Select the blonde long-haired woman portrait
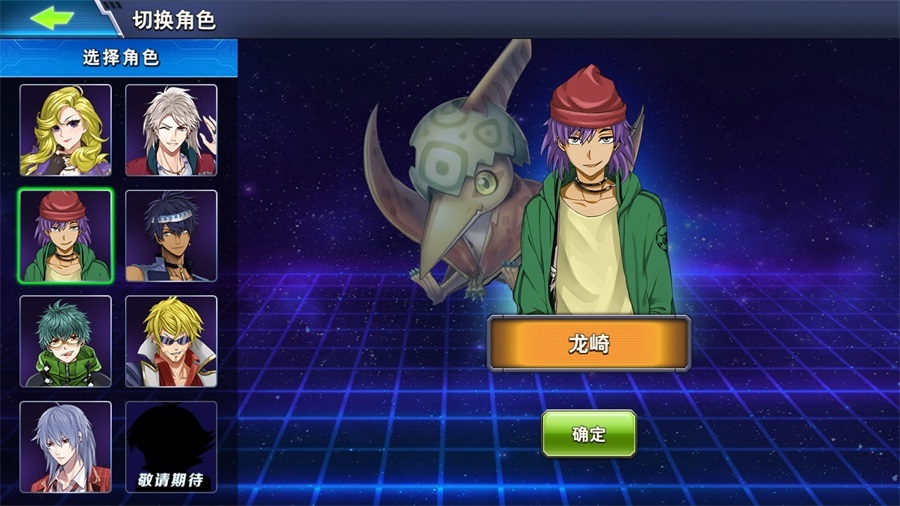The height and width of the screenshot is (506, 900). point(66,130)
